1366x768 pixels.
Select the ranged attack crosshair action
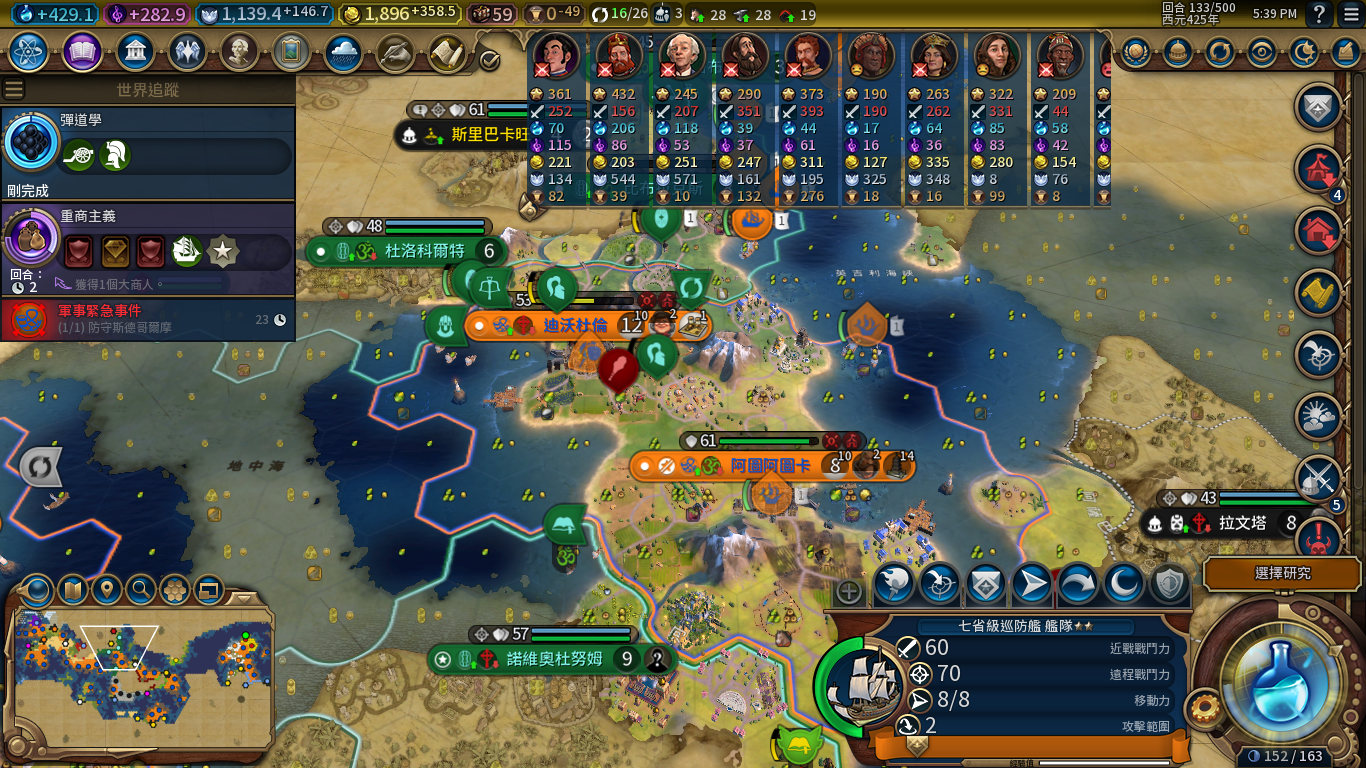(939, 584)
